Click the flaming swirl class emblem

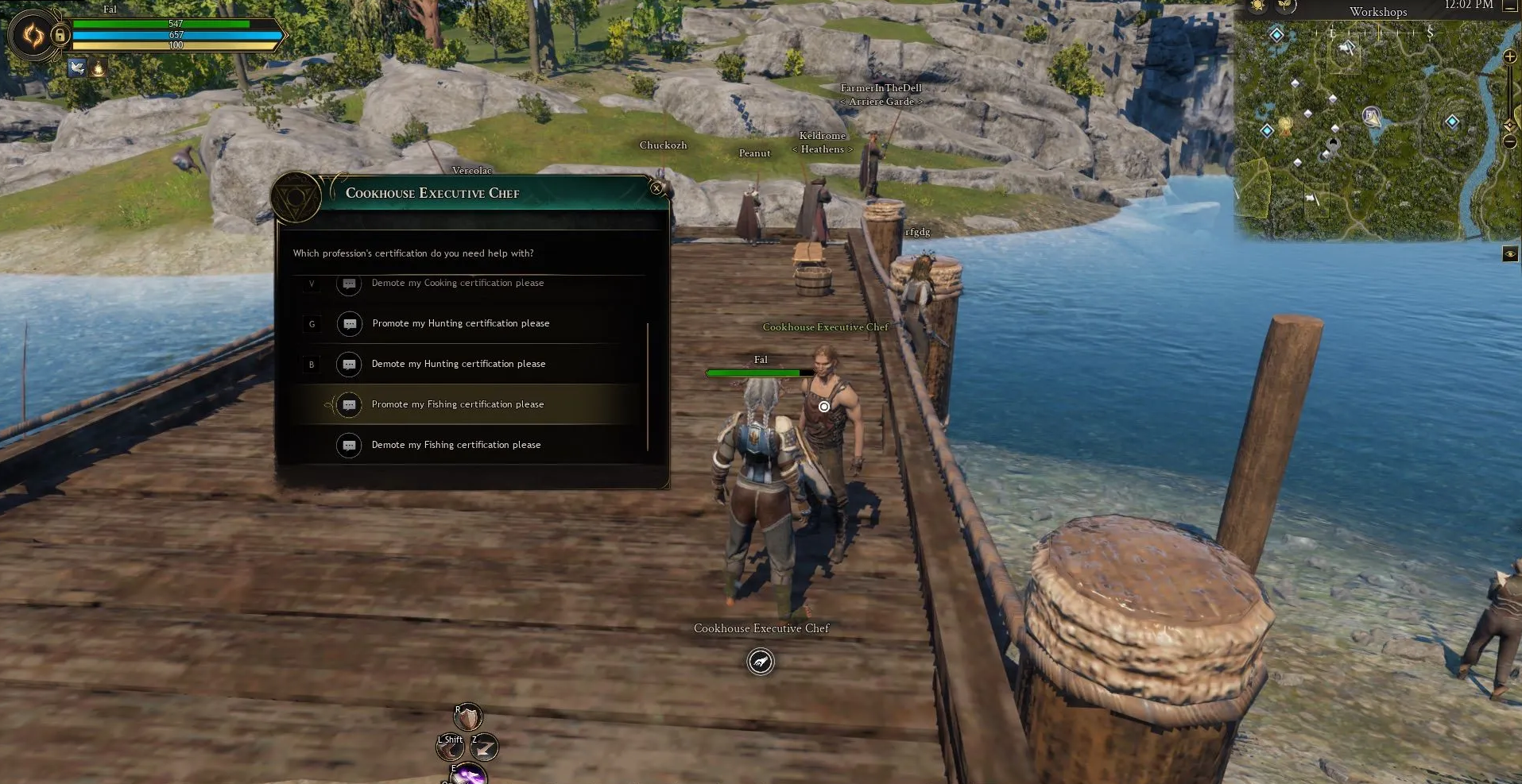[x=33, y=35]
